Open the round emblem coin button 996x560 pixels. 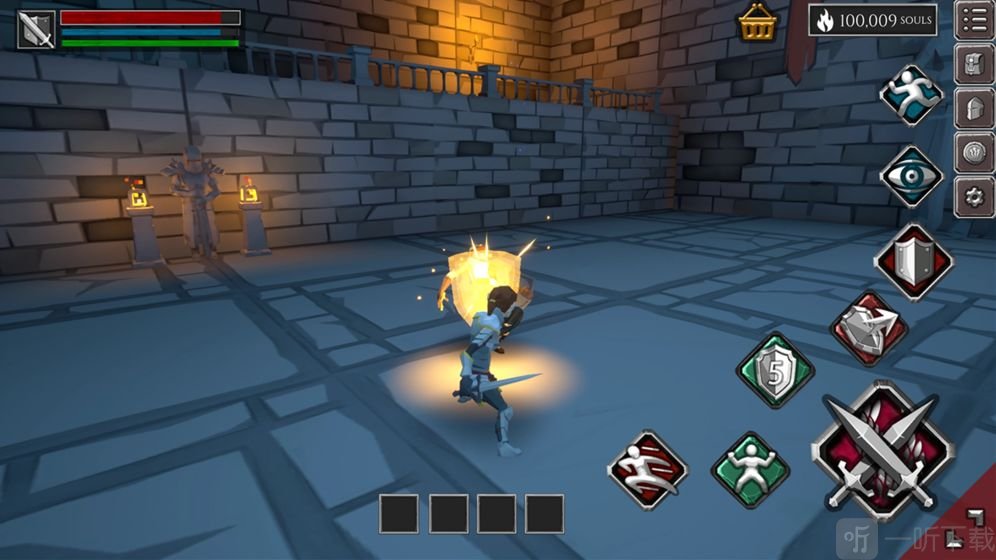[974, 153]
